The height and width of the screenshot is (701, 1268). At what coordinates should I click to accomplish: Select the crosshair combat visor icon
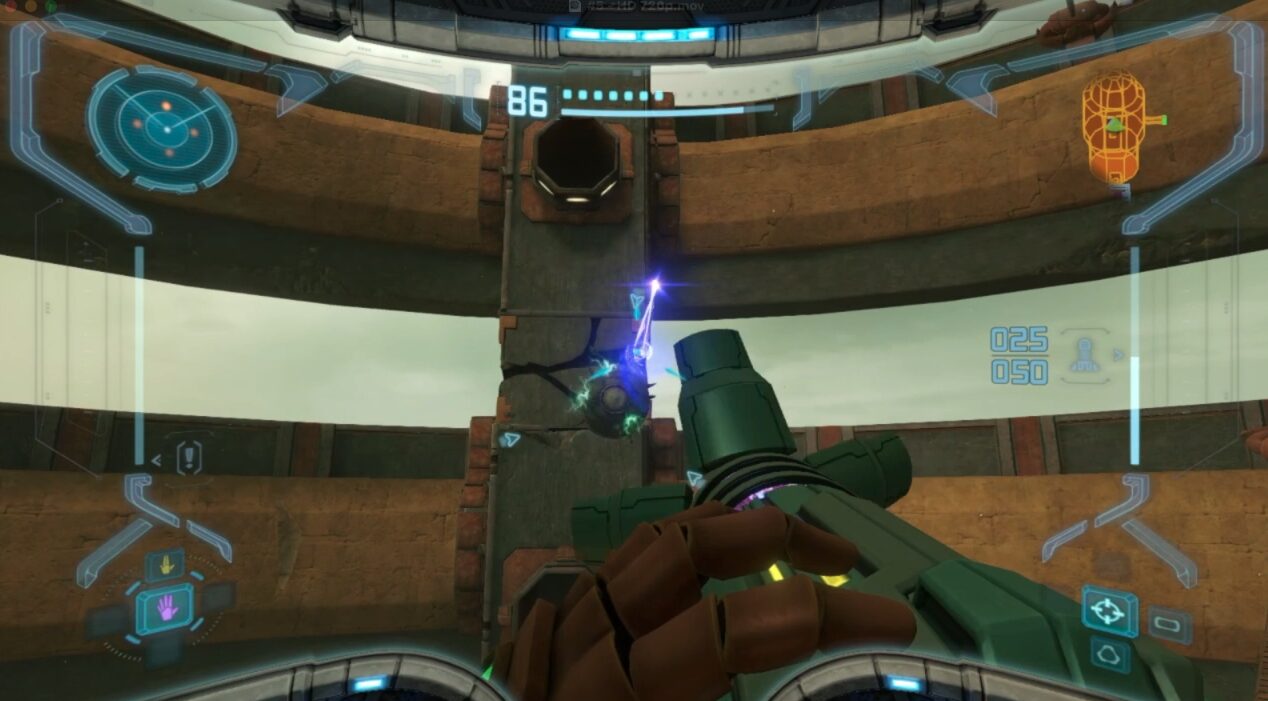click(x=1108, y=610)
